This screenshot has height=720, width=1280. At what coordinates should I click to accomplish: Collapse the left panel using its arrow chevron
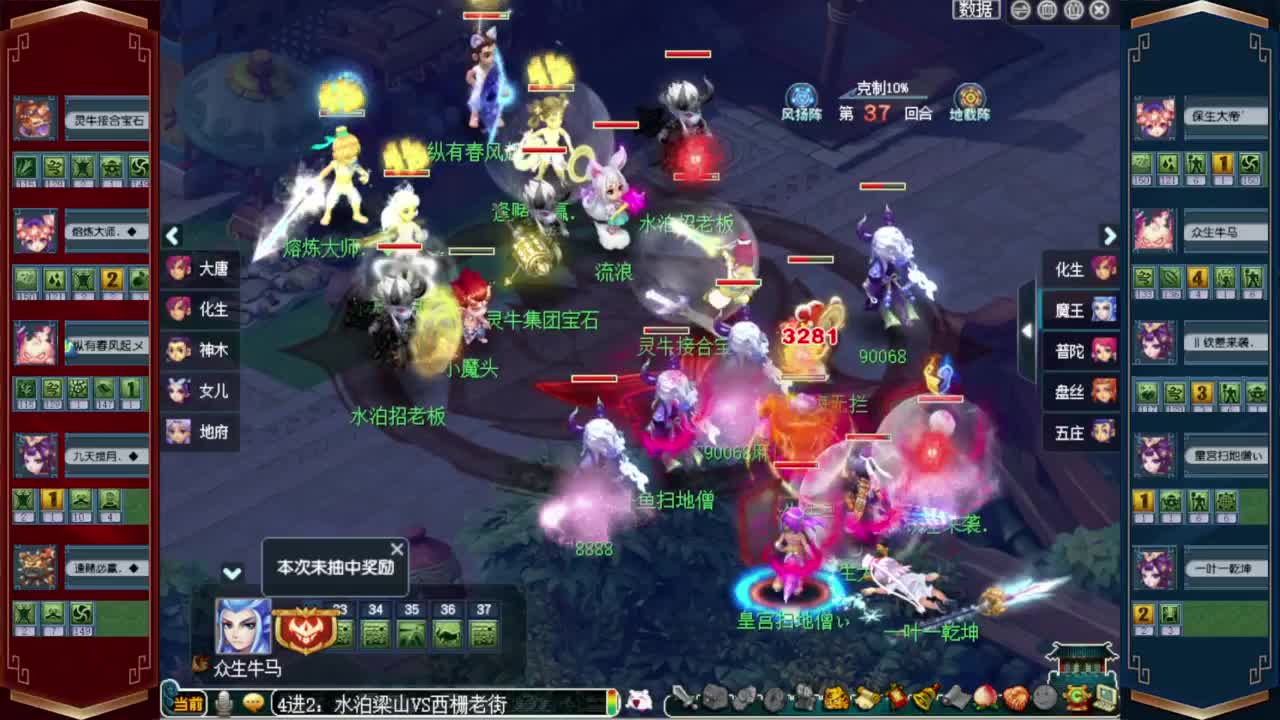[172, 237]
